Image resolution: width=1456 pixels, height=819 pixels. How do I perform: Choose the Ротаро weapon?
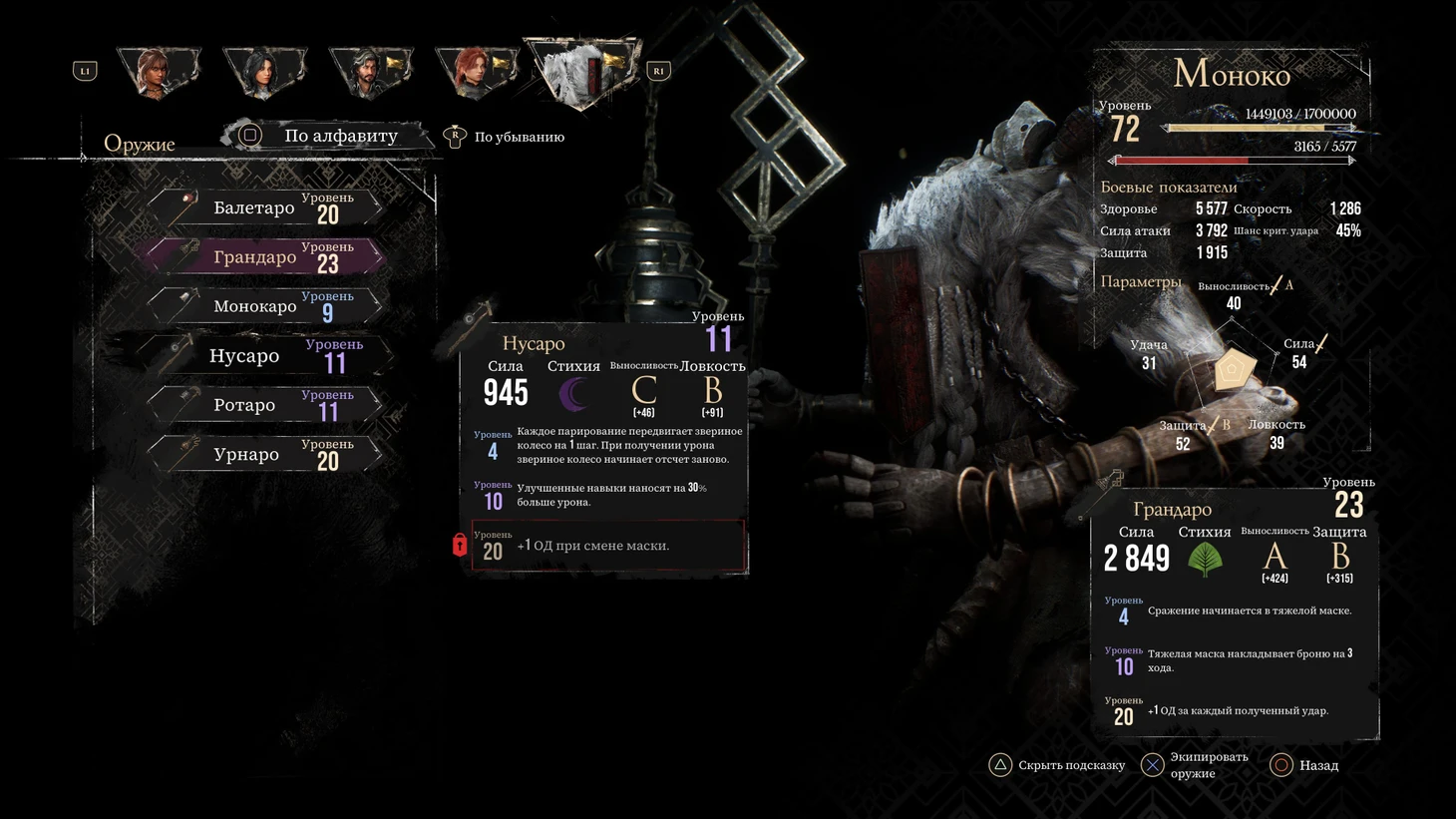(x=264, y=405)
